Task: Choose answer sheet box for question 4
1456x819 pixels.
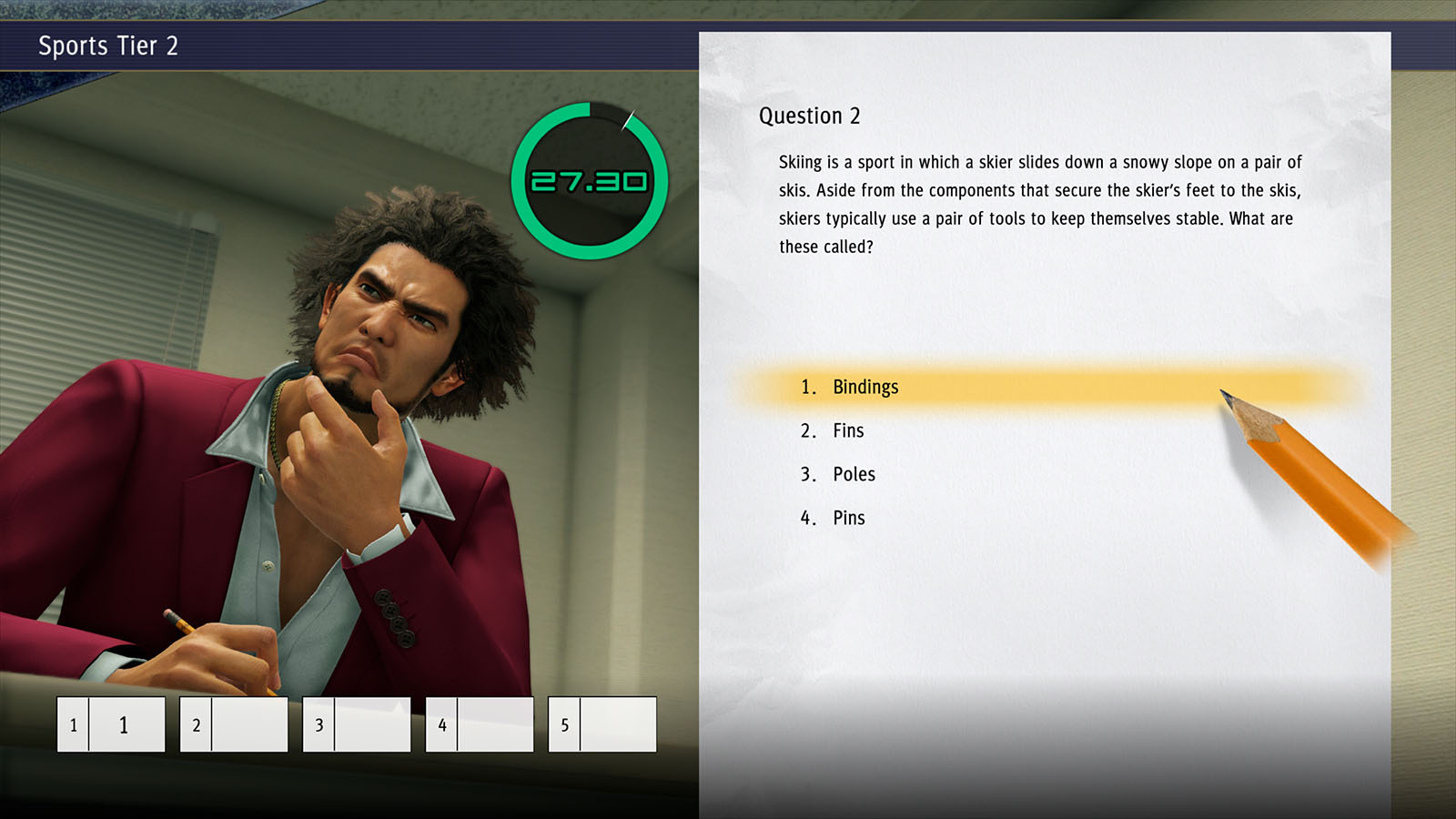Action: (480, 724)
